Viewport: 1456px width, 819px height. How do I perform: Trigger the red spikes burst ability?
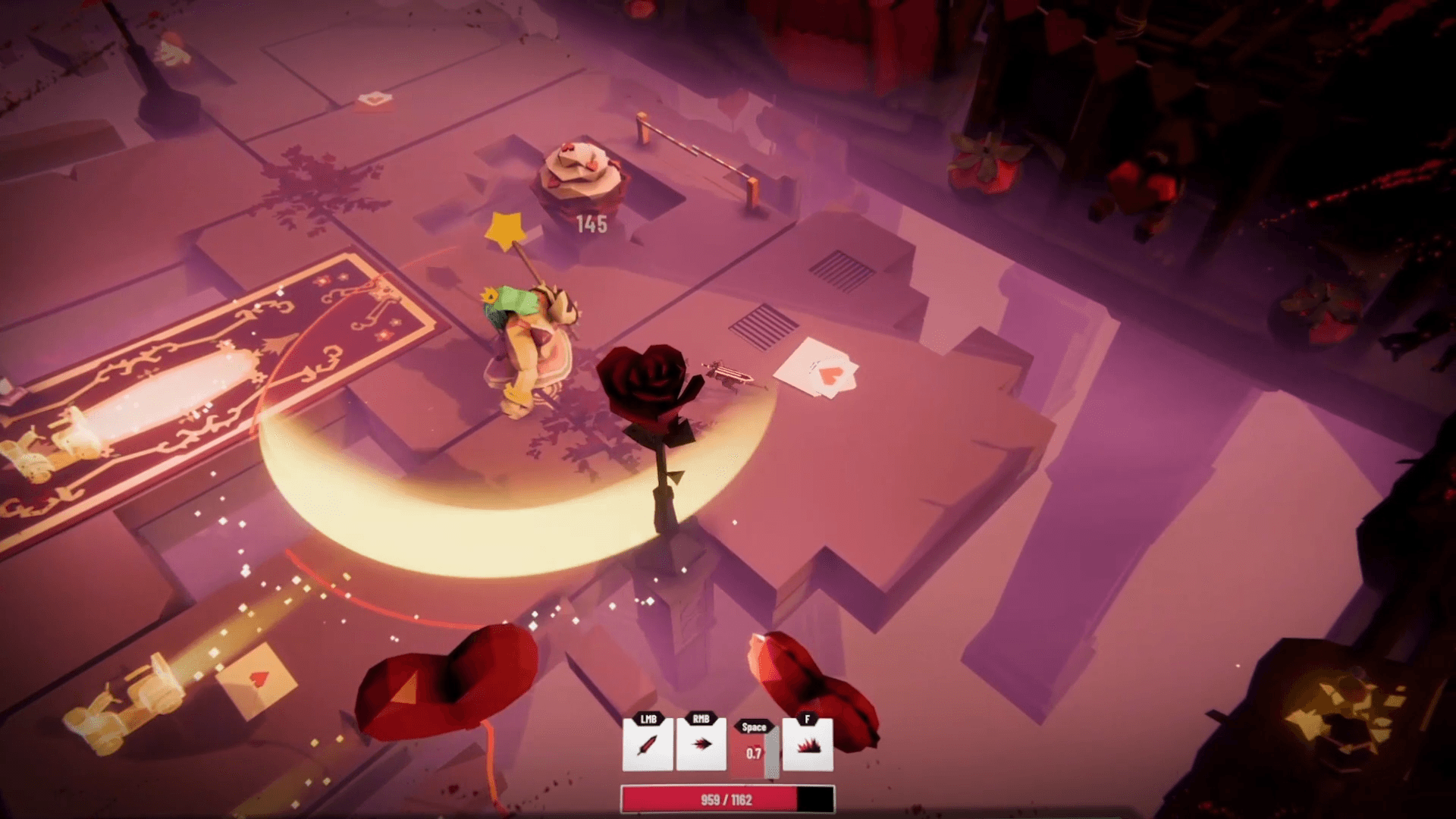808,745
